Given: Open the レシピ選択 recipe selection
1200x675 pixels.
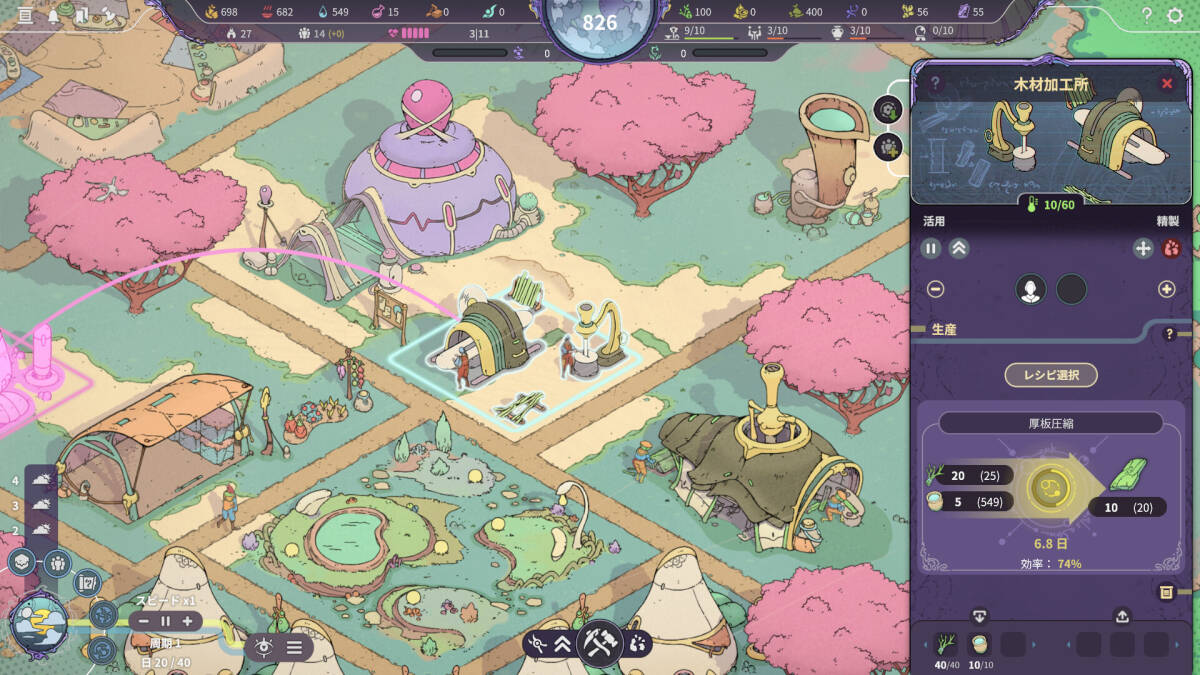Looking at the screenshot, I should tap(1050, 375).
